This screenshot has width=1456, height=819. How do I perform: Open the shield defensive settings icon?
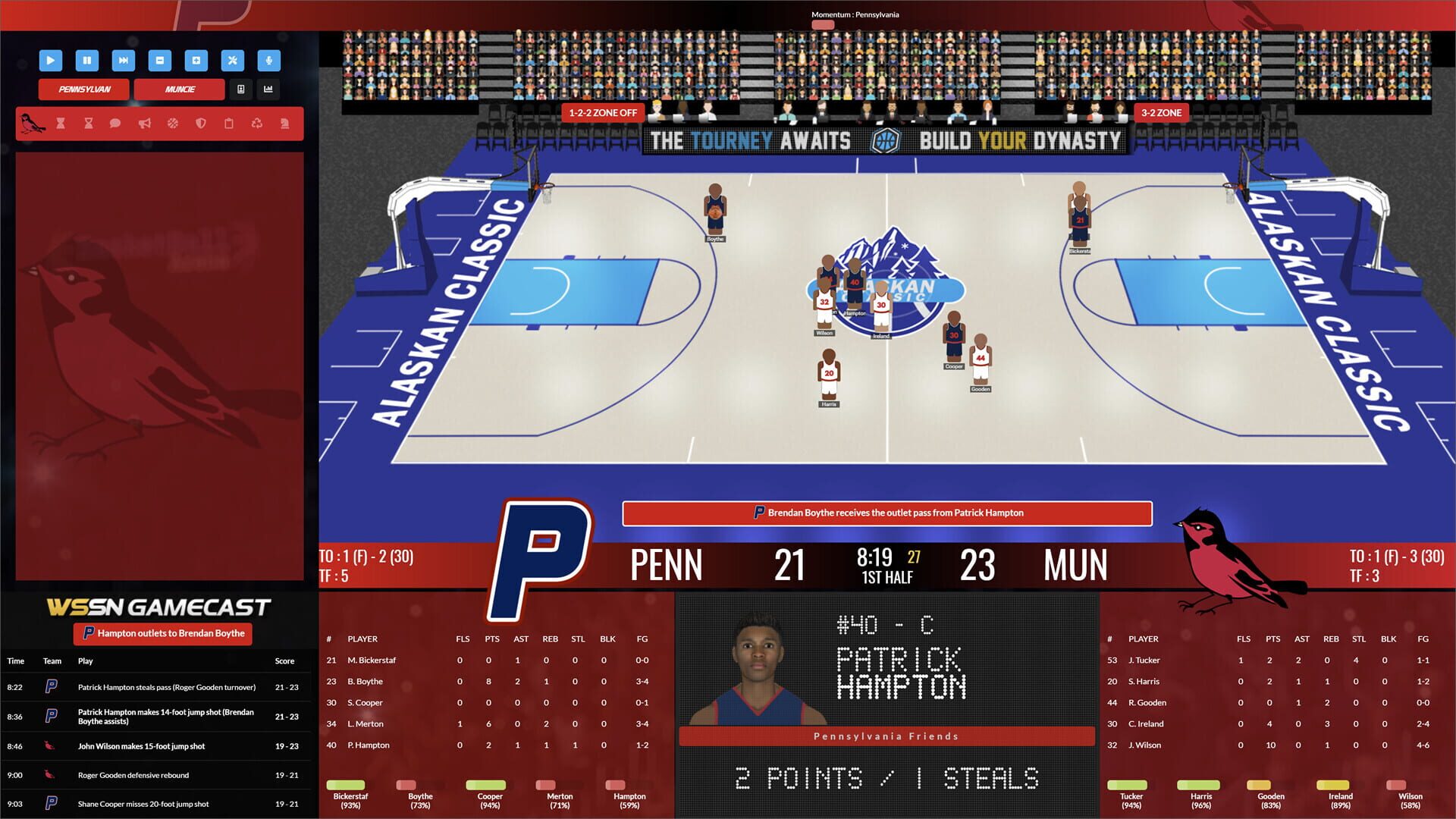click(201, 123)
